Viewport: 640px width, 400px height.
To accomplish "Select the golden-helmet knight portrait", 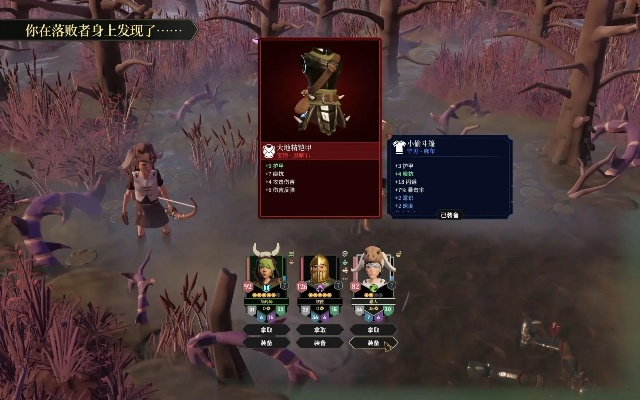I will [319, 273].
